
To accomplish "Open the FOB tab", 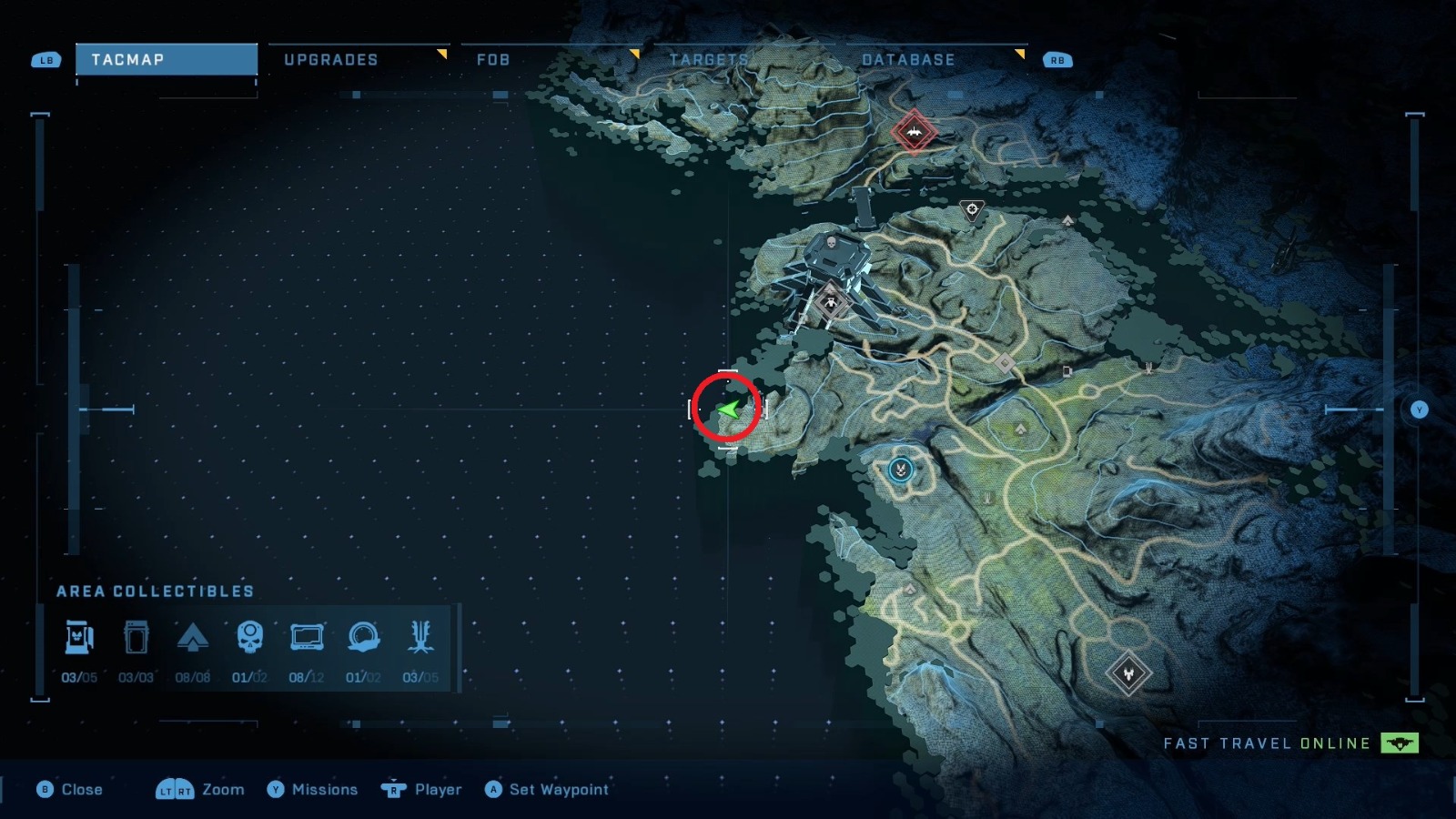I will (490, 60).
